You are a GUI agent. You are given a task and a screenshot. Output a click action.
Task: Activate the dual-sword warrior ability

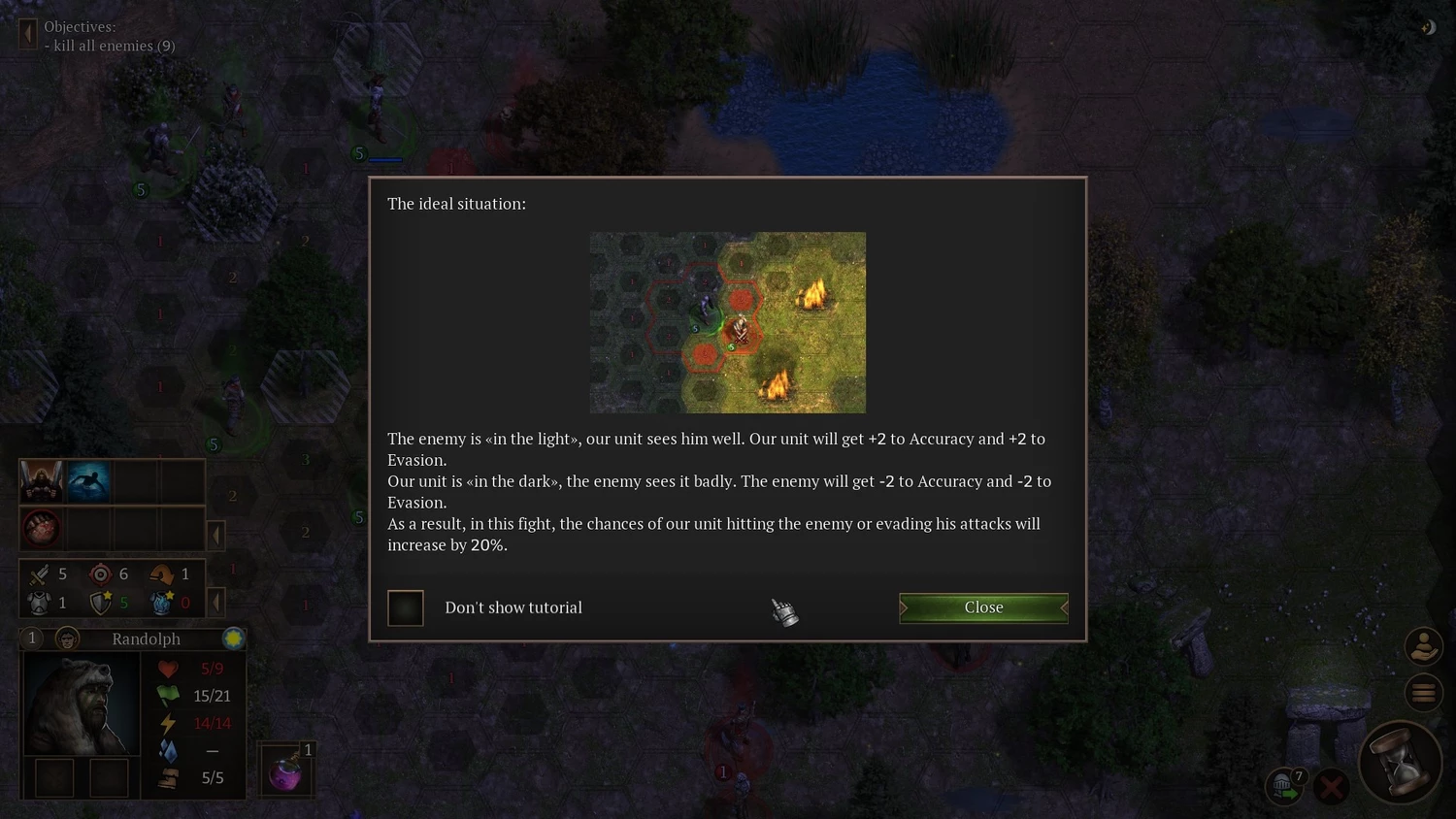(42, 481)
